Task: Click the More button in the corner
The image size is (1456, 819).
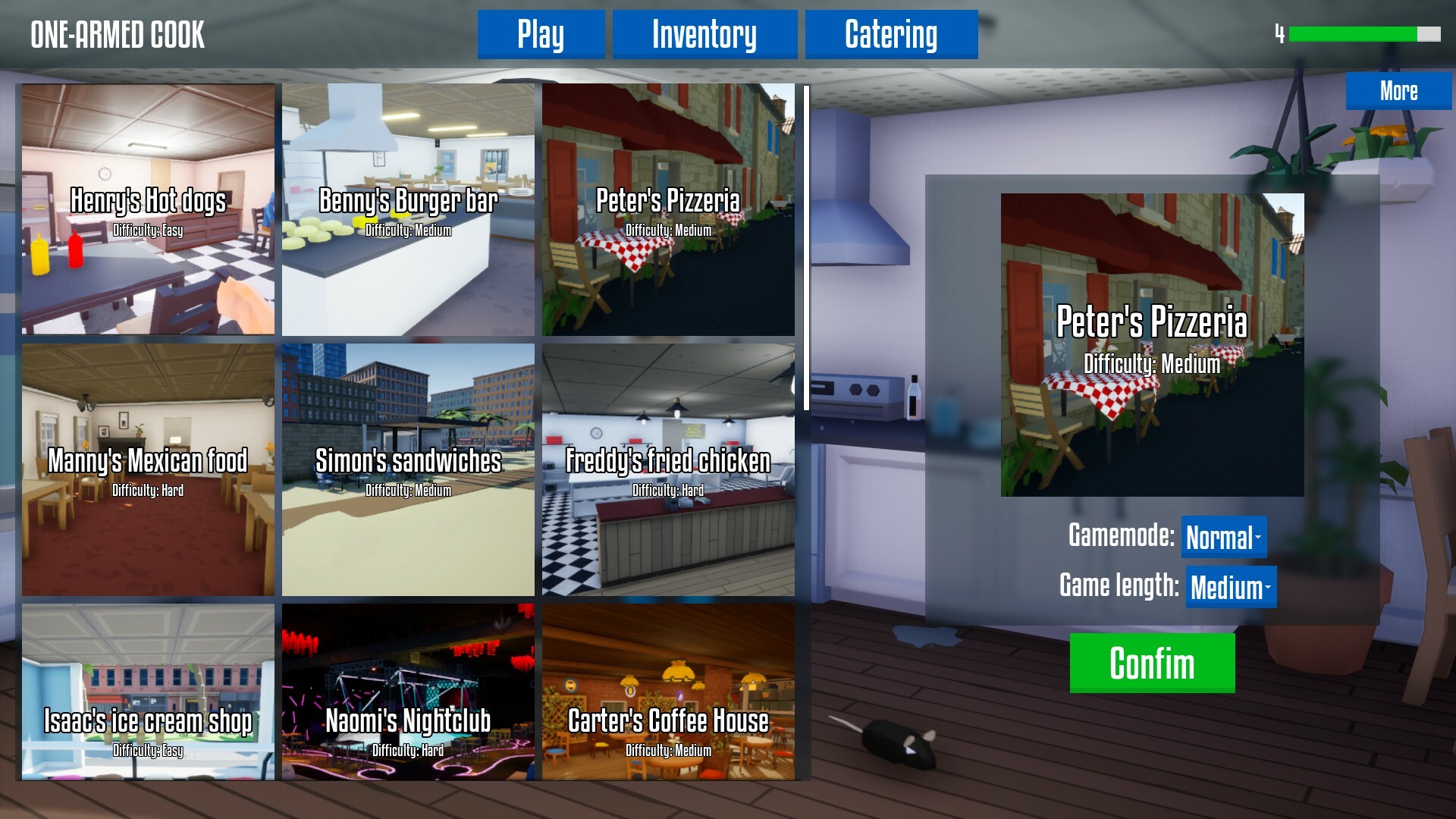Action: click(x=1399, y=91)
